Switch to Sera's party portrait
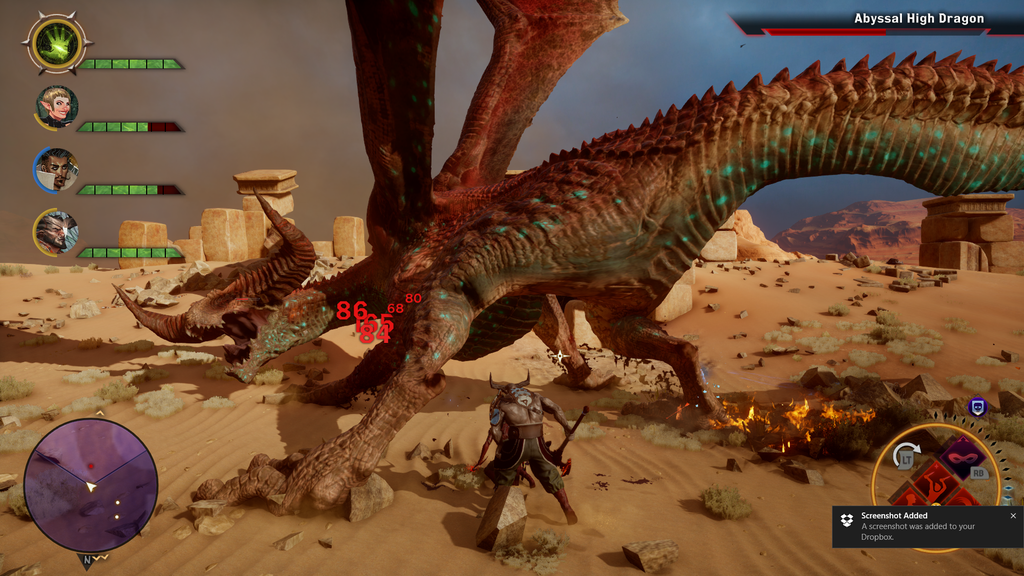This screenshot has width=1024, height=576. (57, 106)
